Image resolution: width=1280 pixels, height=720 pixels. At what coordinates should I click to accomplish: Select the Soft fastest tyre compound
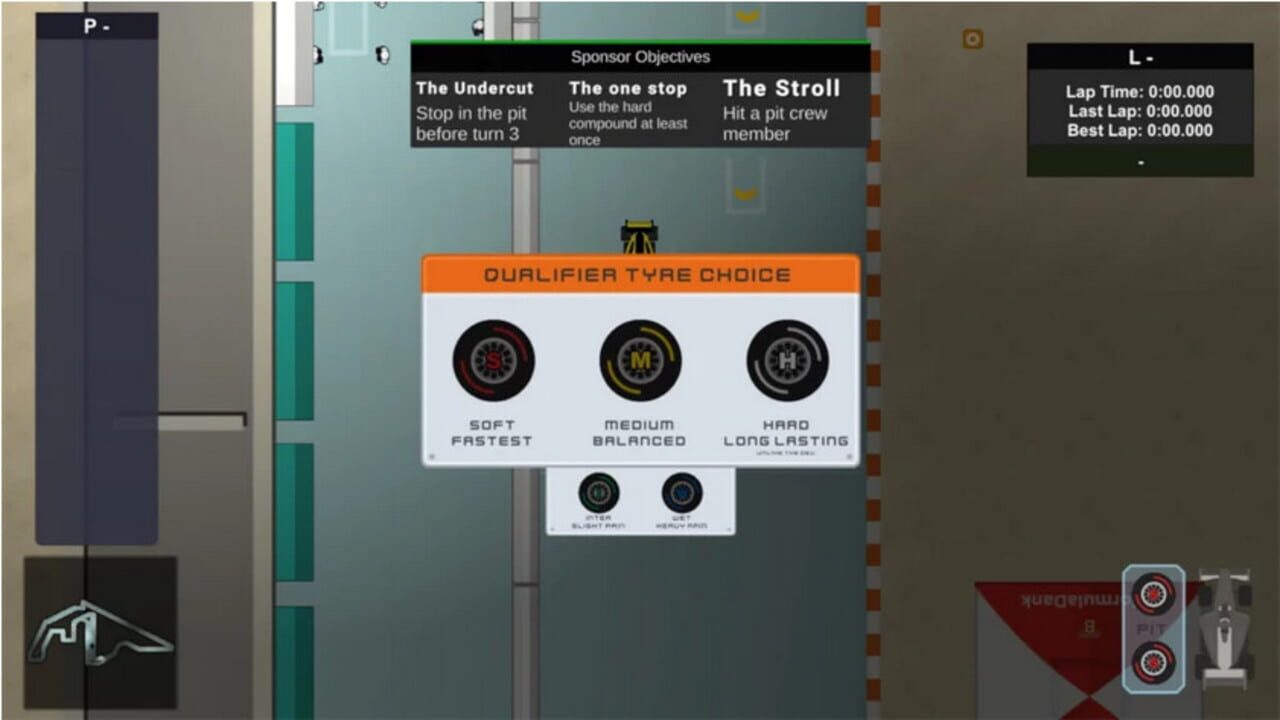pos(492,362)
